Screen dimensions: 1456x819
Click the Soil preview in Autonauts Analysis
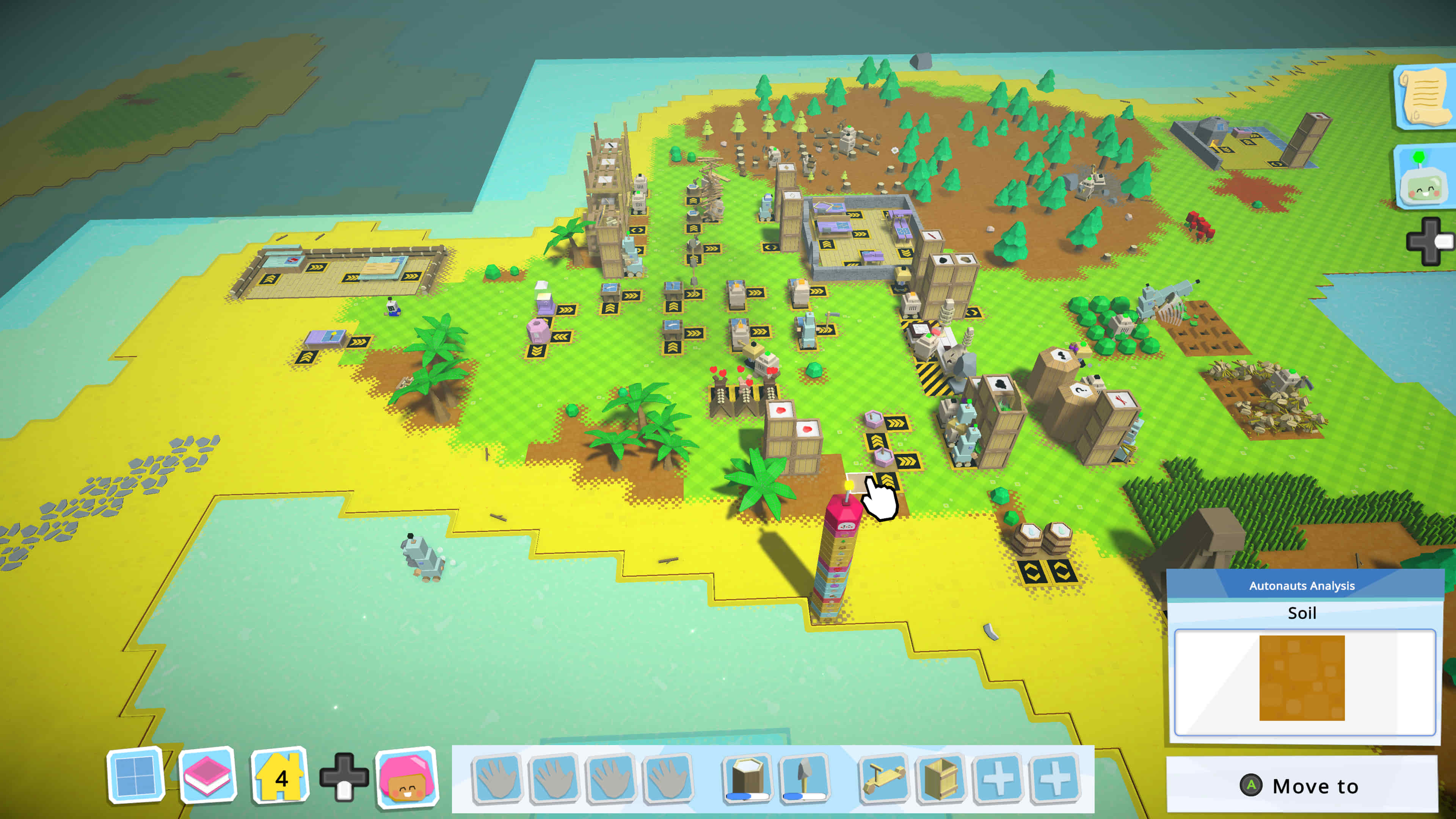[x=1302, y=678]
